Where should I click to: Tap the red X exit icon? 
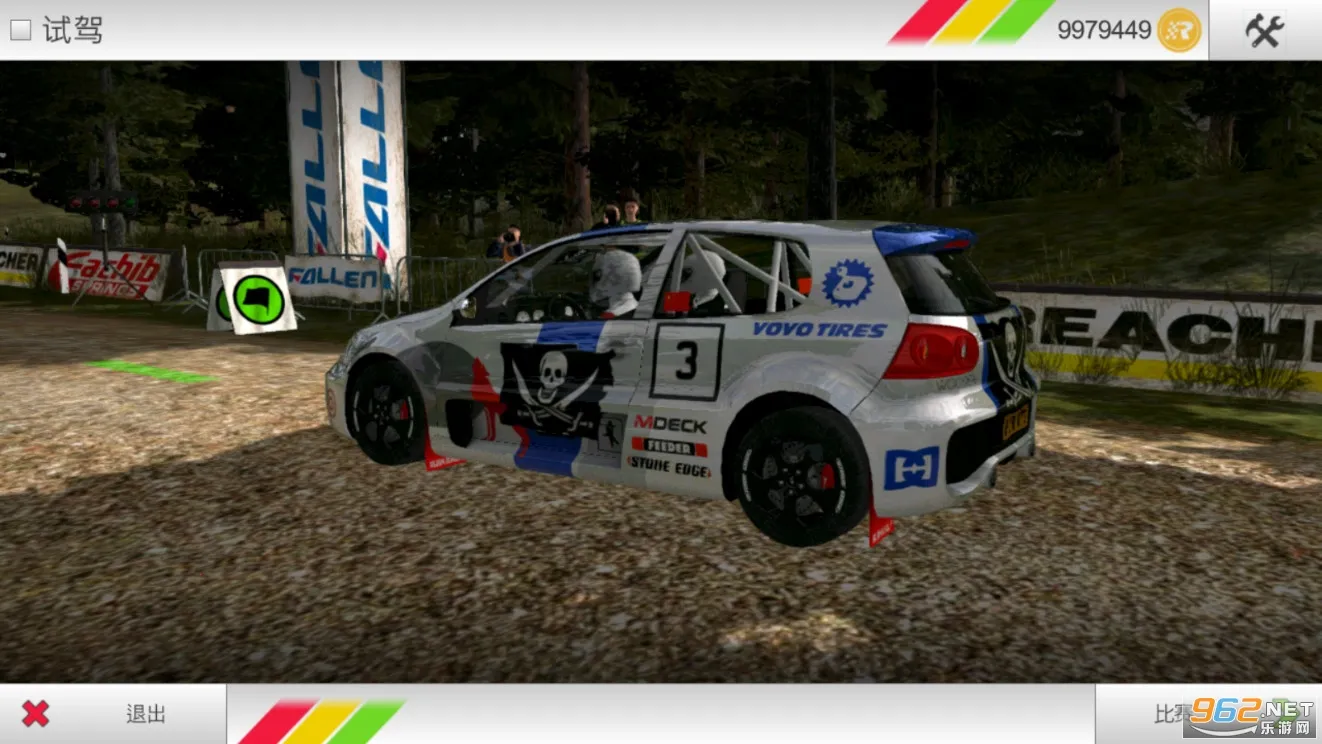[x=35, y=713]
